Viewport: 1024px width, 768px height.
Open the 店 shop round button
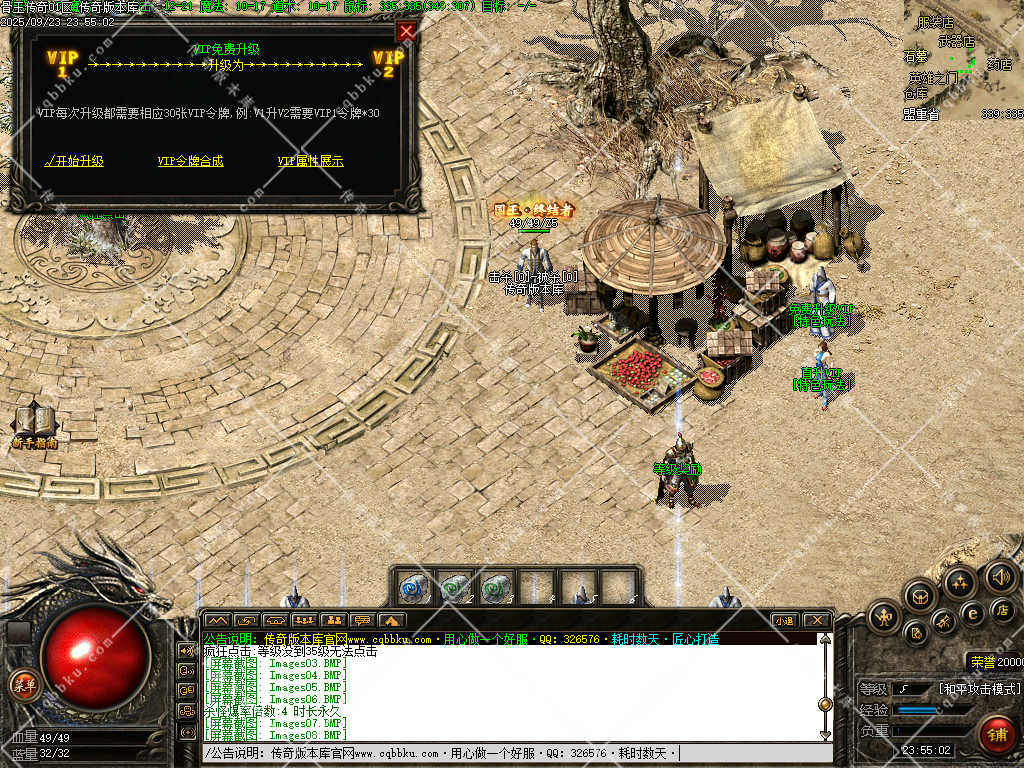[1003, 609]
